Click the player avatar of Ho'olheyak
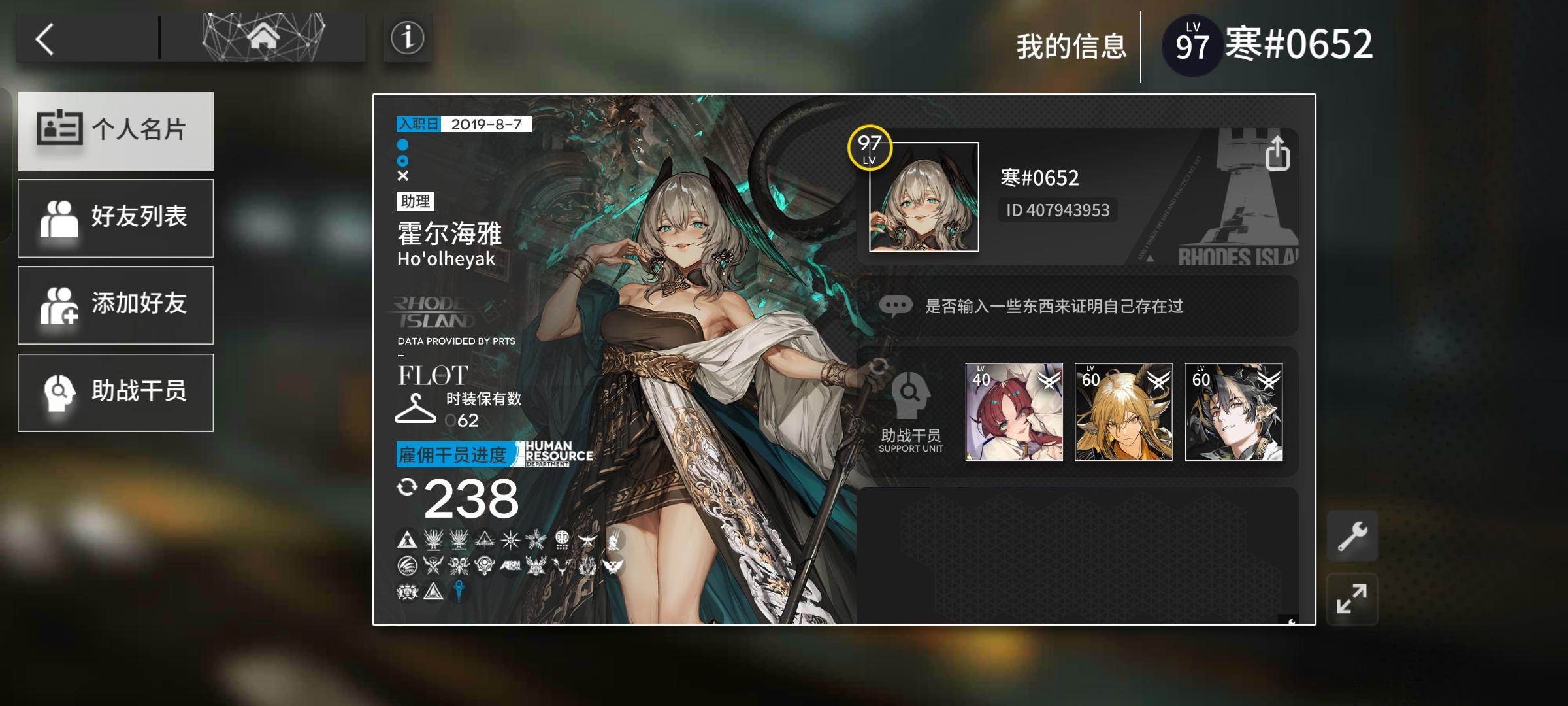The height and width of the screenshot is (706, 1568). [x=925, y=196]
